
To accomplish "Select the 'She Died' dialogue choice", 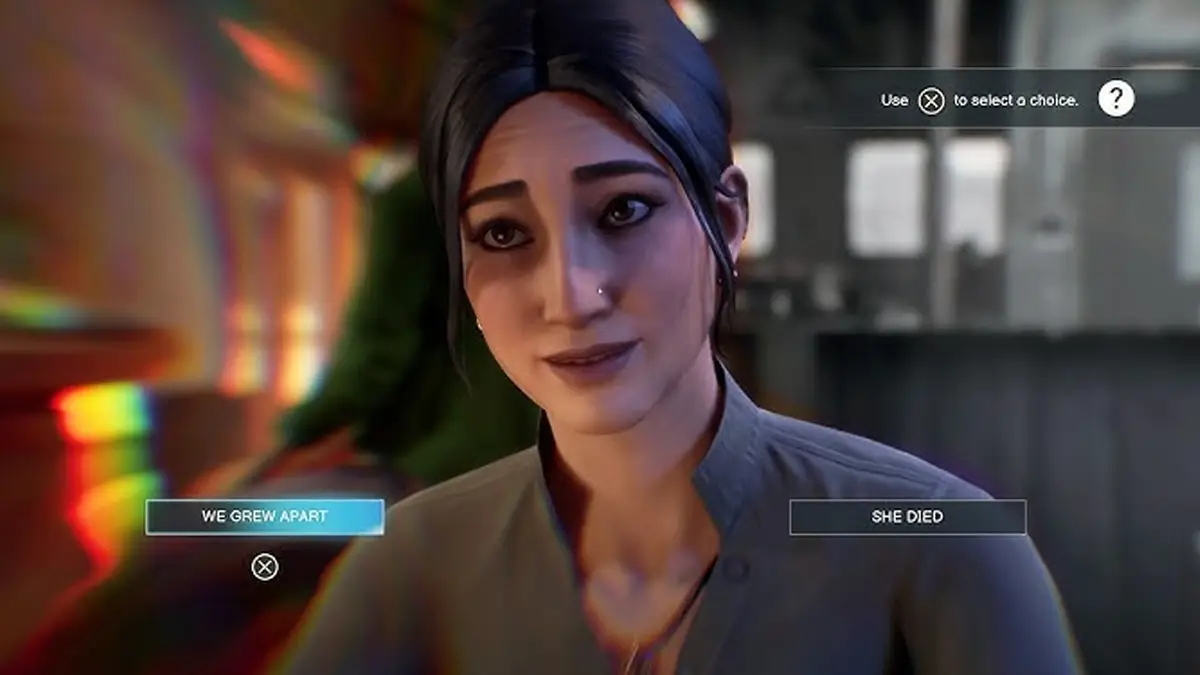I will tap(907, 517).
